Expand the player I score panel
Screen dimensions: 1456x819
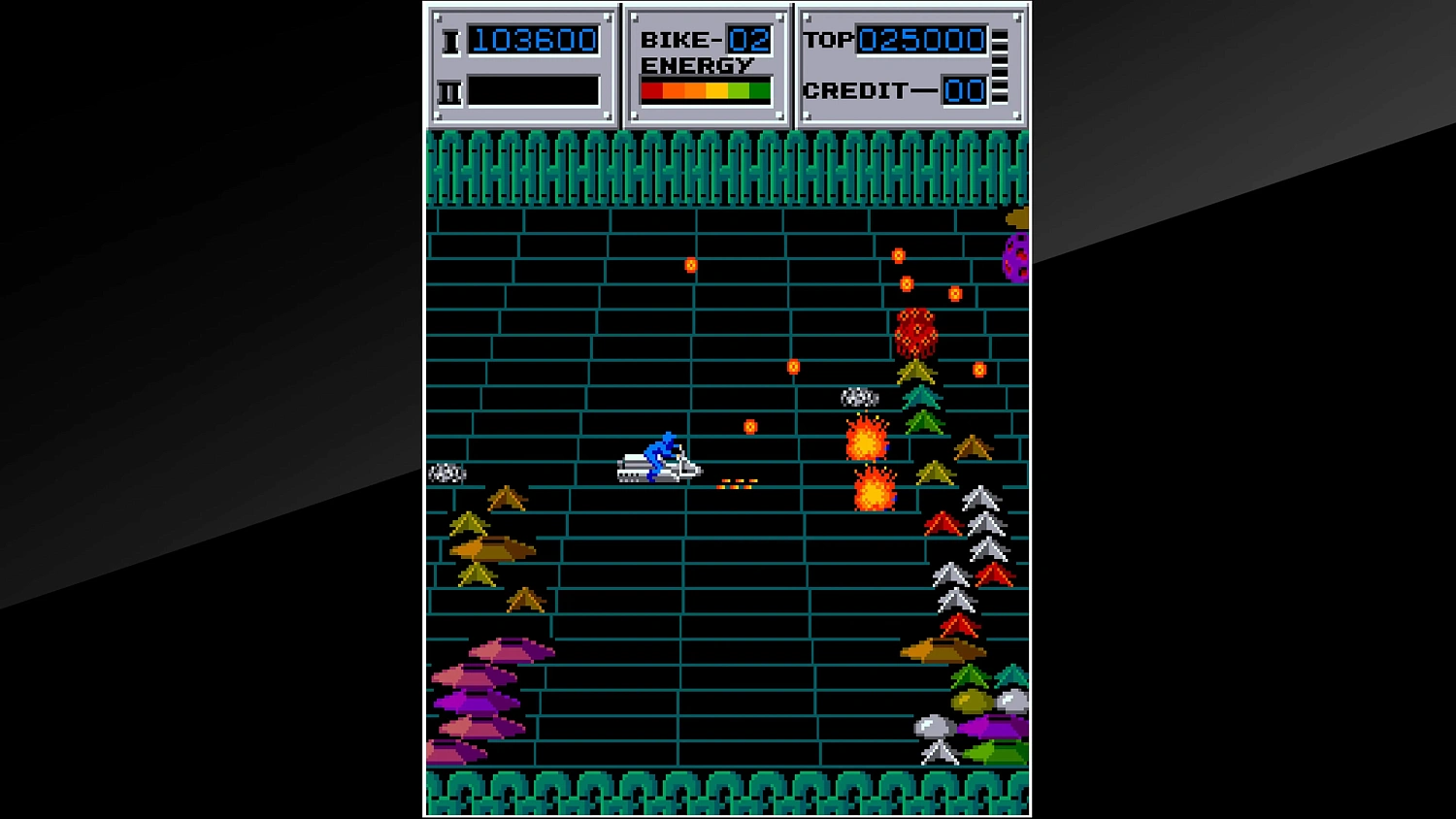coord(522,65)
